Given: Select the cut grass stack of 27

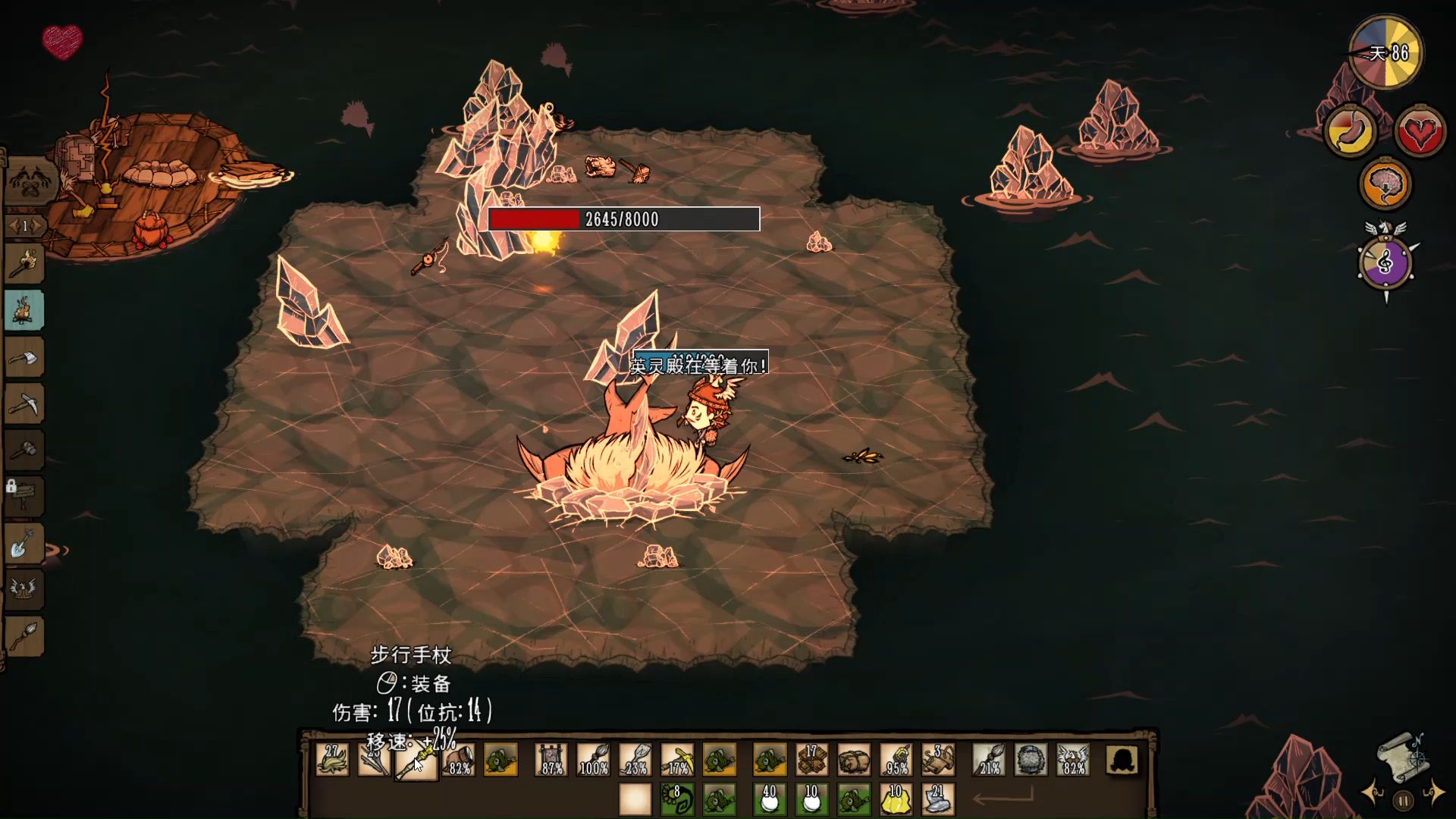Looking at the screenshot, I should (x=332, y=760).
